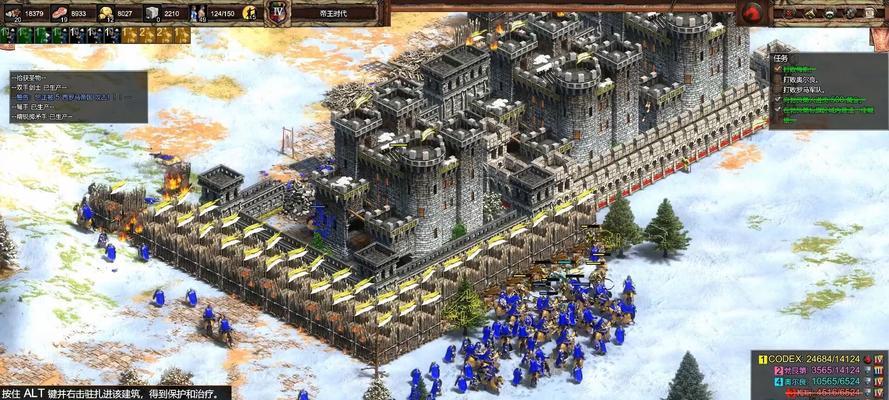Screen dimensions: 889x400
Task: Open the diplomacy crossed-swords button
Action: 786,12
